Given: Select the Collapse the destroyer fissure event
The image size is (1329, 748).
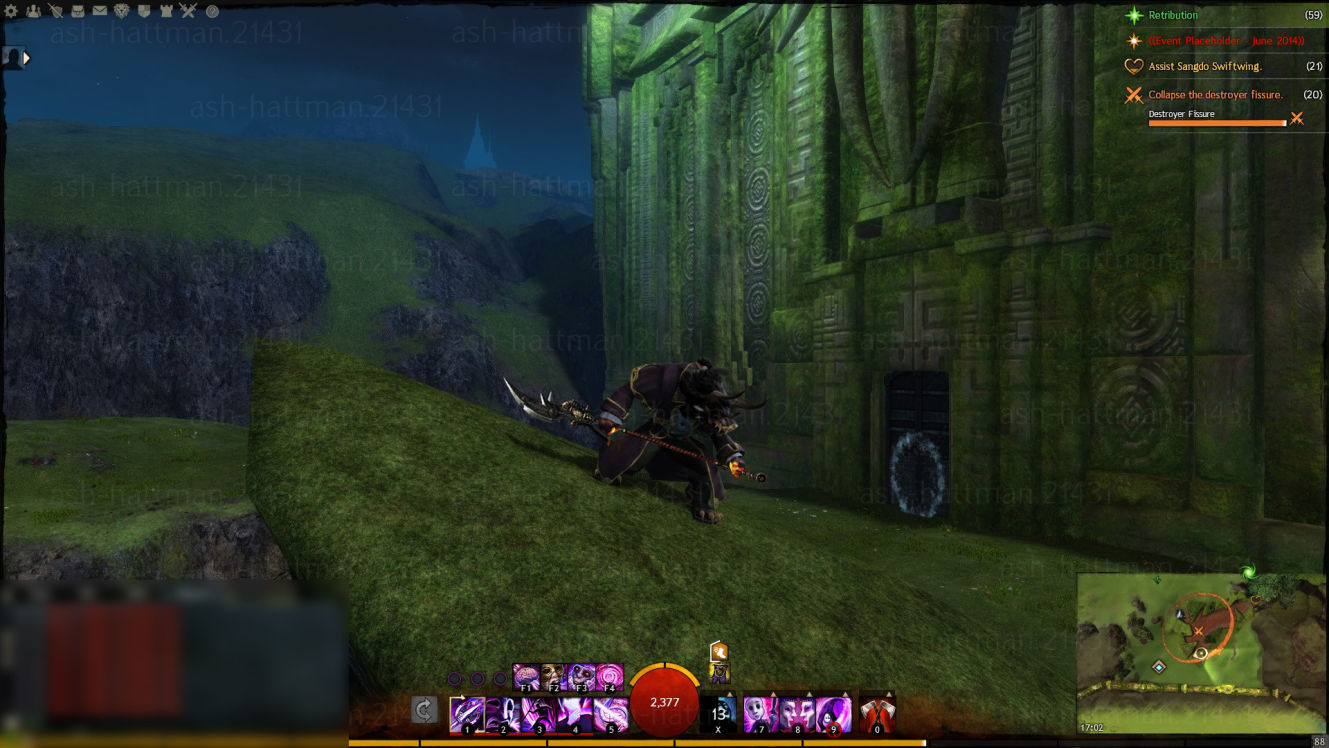Looking at the screenshot, I should 1215,94.
